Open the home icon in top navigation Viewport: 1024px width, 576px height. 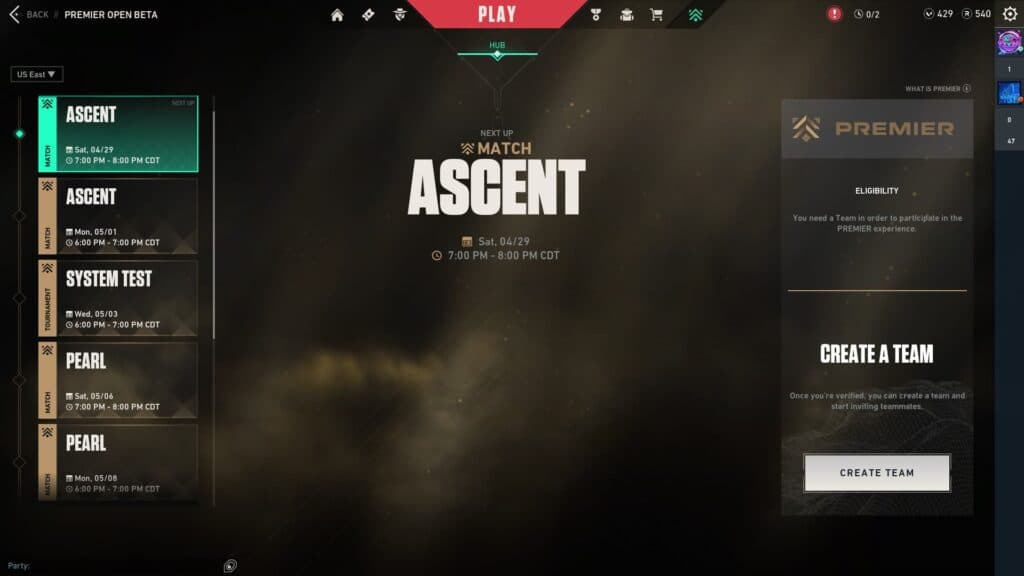tap(337, 14)
